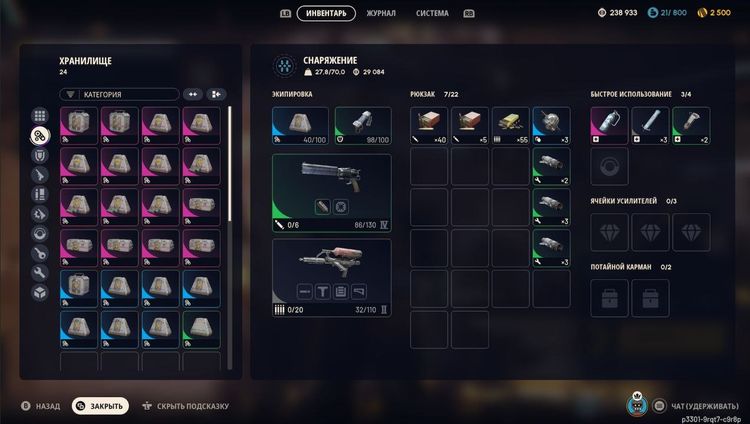The width and height of the screenshot is (750, 424).
Task: Go back with the Назад button
Action: 40,406
